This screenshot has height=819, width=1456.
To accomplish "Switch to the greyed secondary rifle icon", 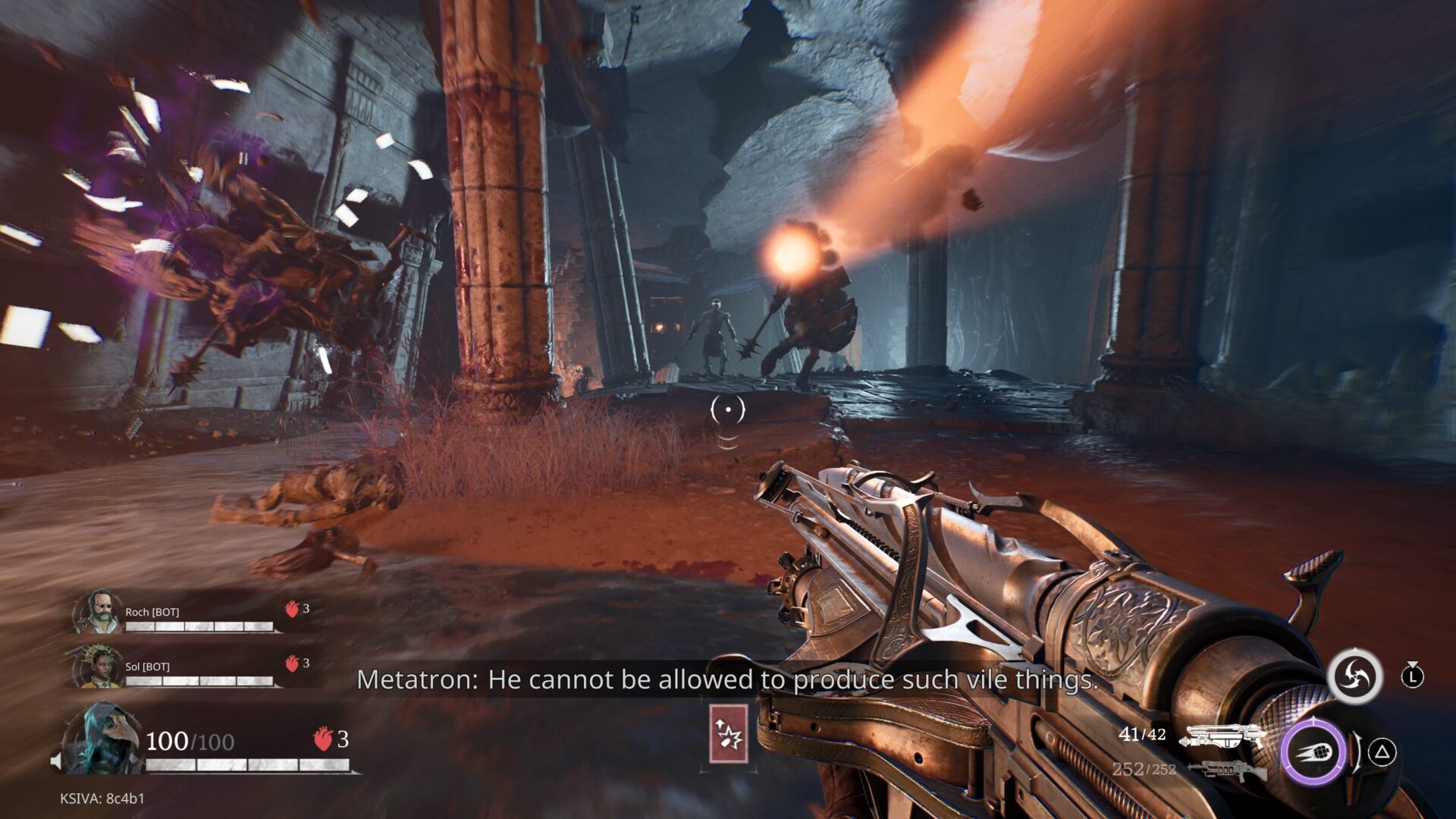I will (x=1226, y=770).
